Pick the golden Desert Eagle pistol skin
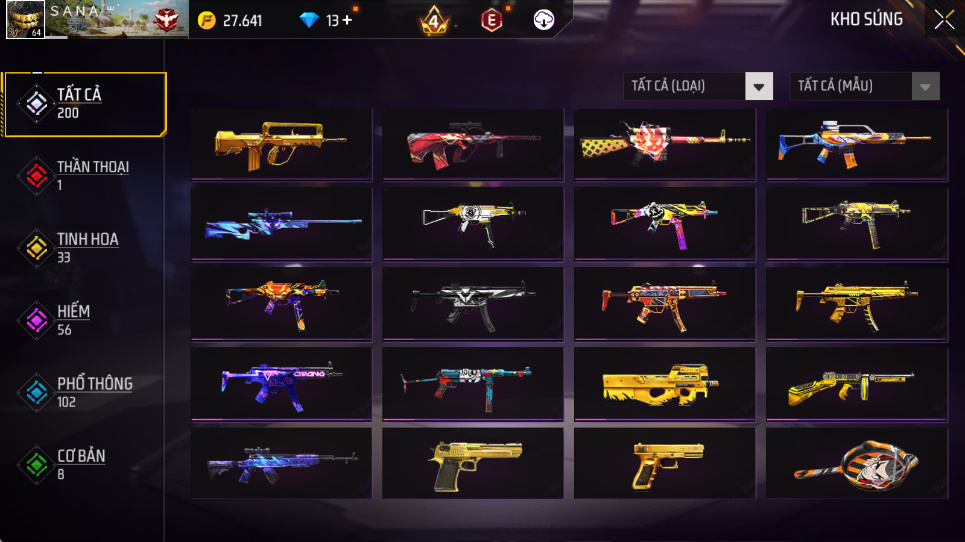Viewport: 965px width, 542px height. click(472, 464)
